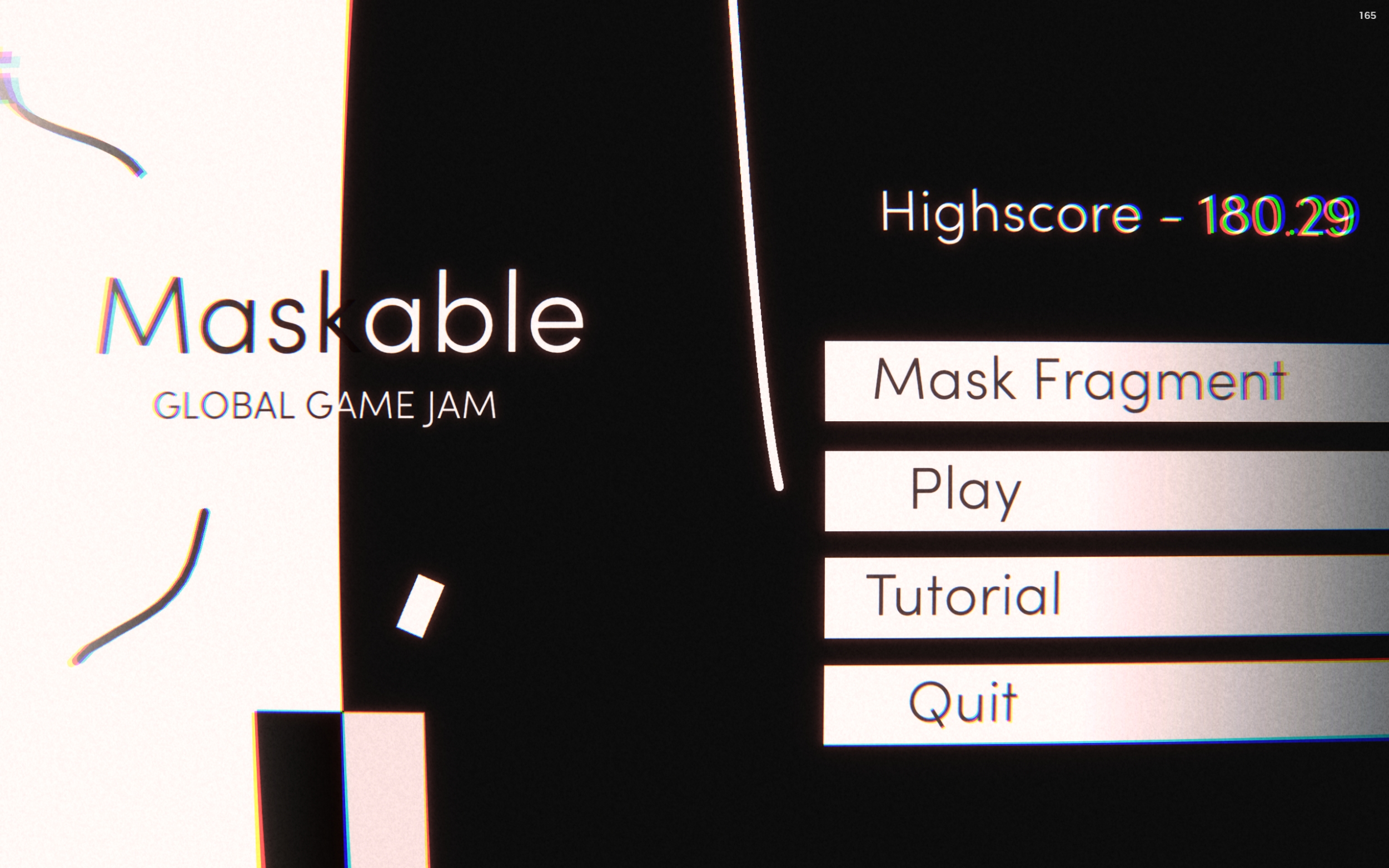The image size is (1389, 868).
Task: Click the 165 FPS counter in the corner
Action: pyautogui.click(x=1367, y=16)
